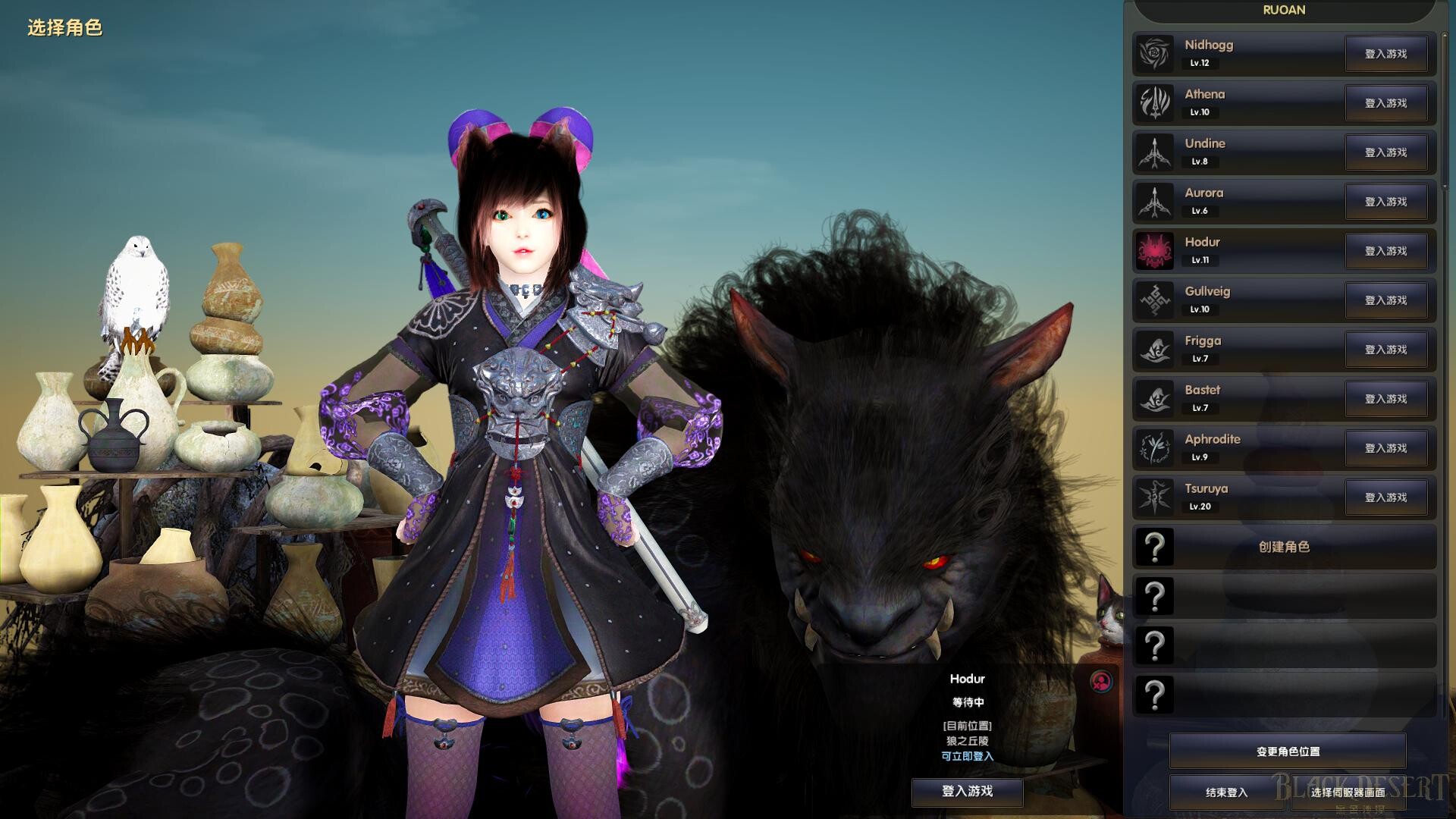Enter game as Tsuruya
1456x819 pixels.
1385,497
